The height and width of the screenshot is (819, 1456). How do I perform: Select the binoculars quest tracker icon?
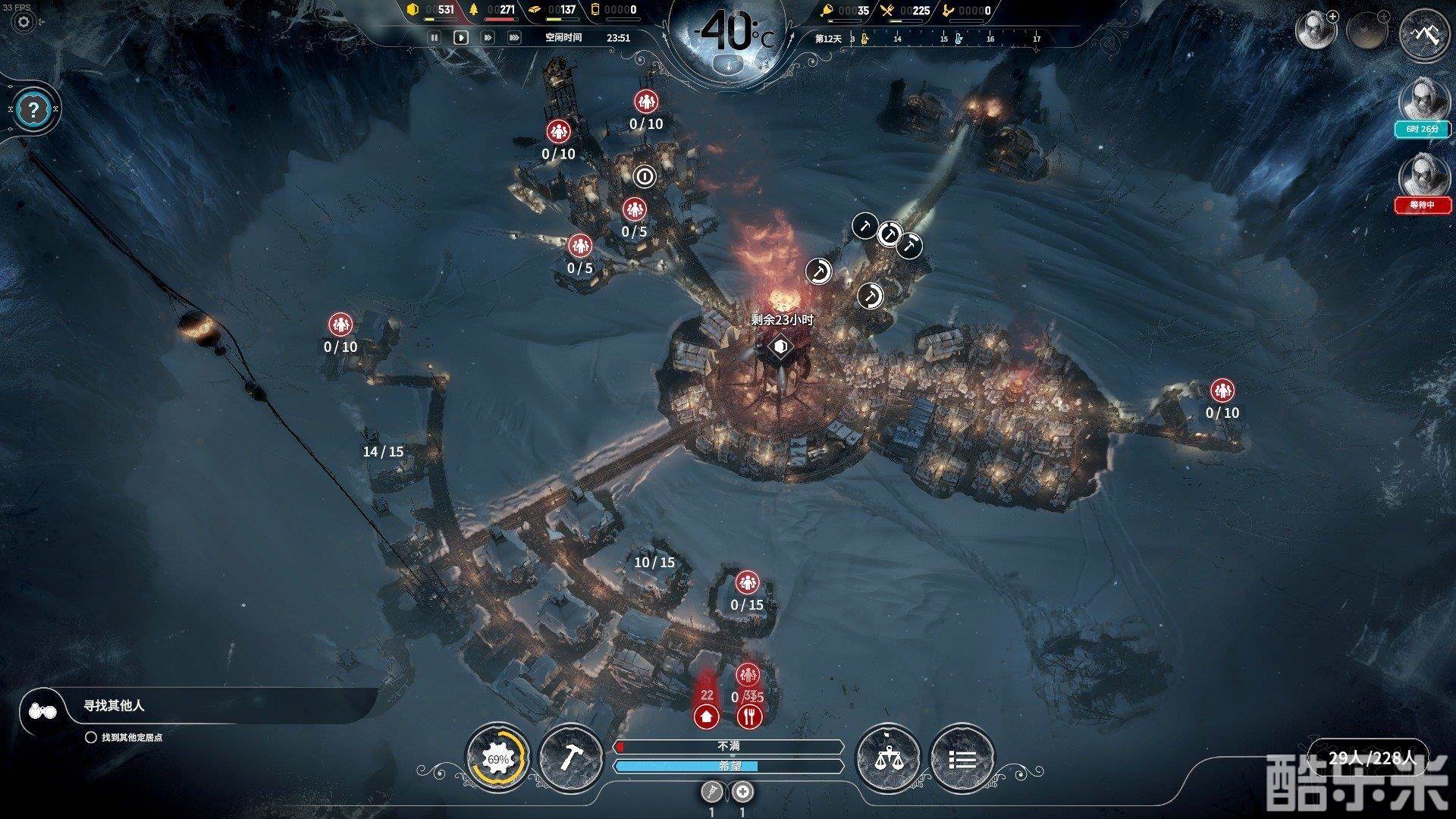click(x=42, y=711)
